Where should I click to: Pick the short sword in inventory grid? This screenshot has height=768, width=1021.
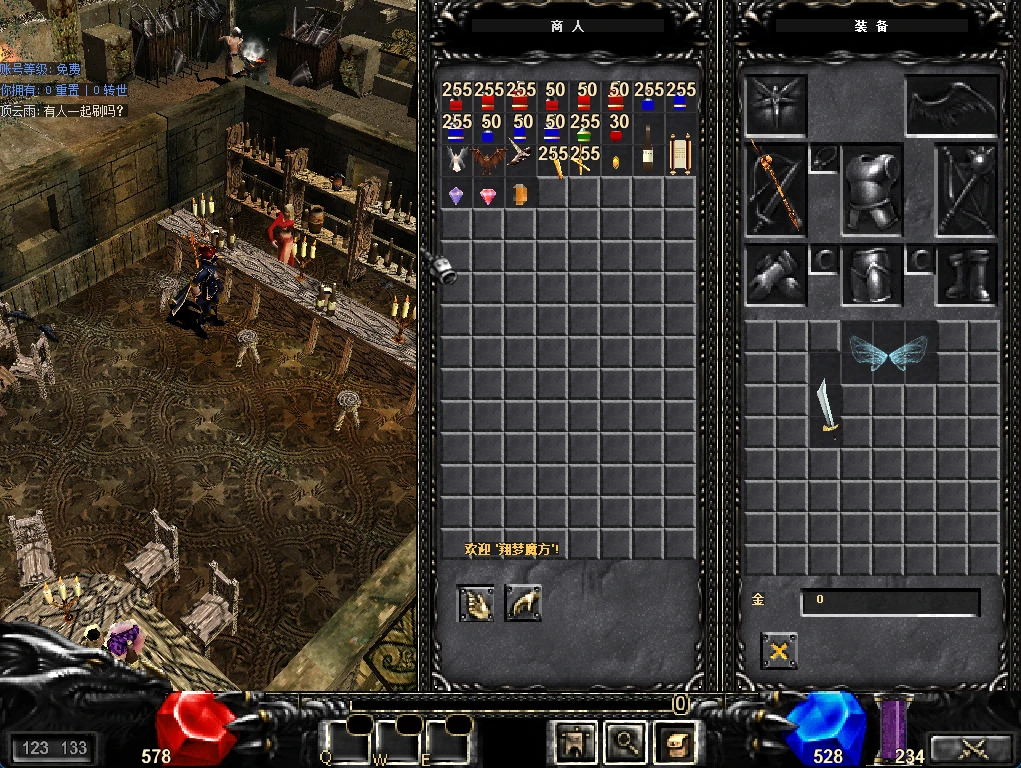(826, 408)
